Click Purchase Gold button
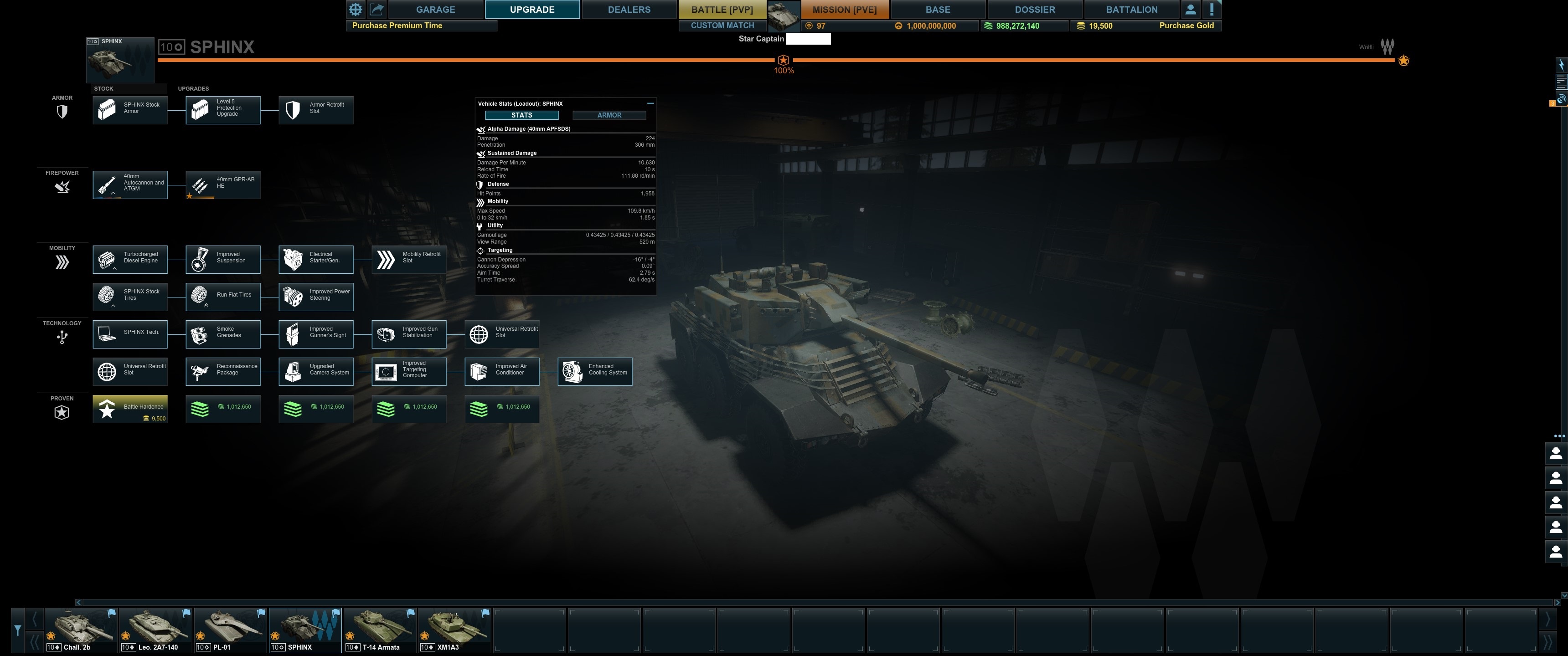1568x656 pixels. (x=1186, y=26)
